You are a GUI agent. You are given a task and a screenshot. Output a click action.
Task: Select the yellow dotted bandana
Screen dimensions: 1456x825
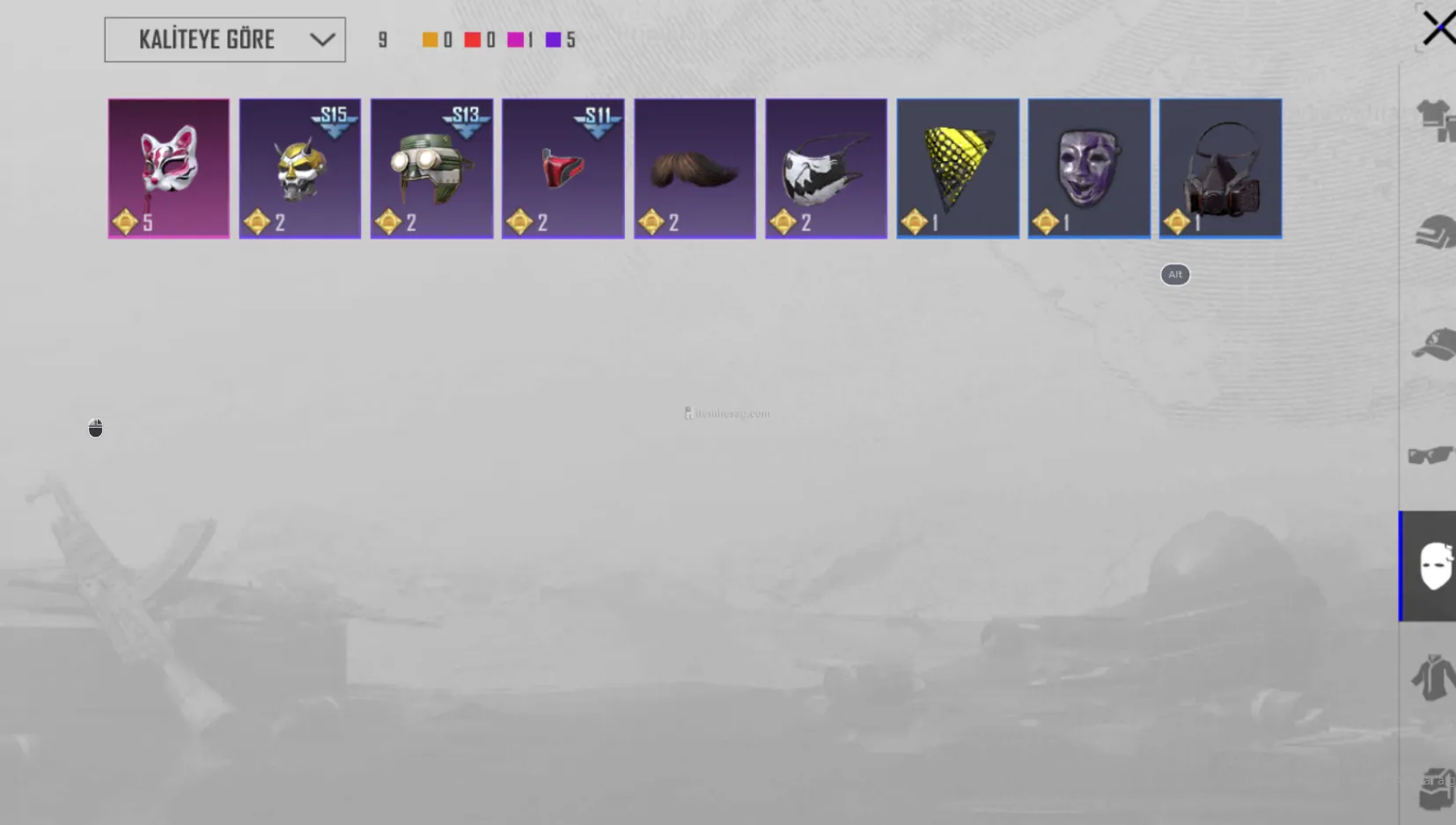(x=958, y=168)
